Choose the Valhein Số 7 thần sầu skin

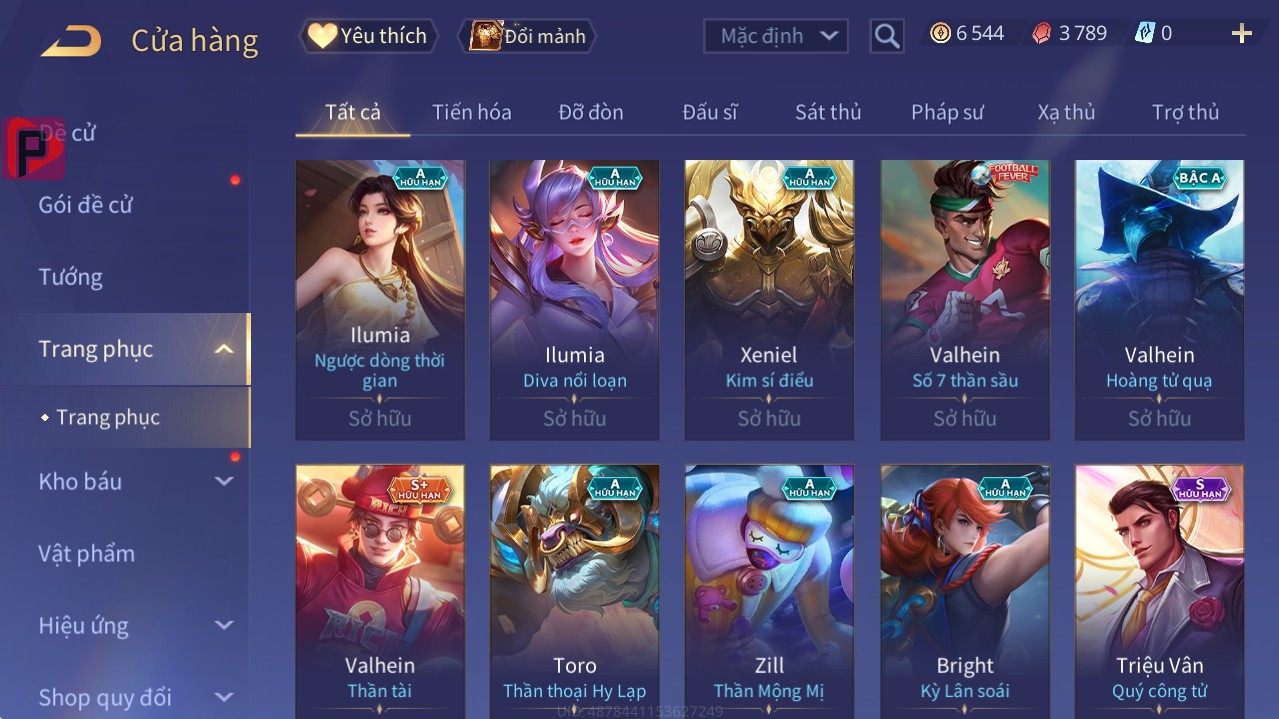click(964, 300)
